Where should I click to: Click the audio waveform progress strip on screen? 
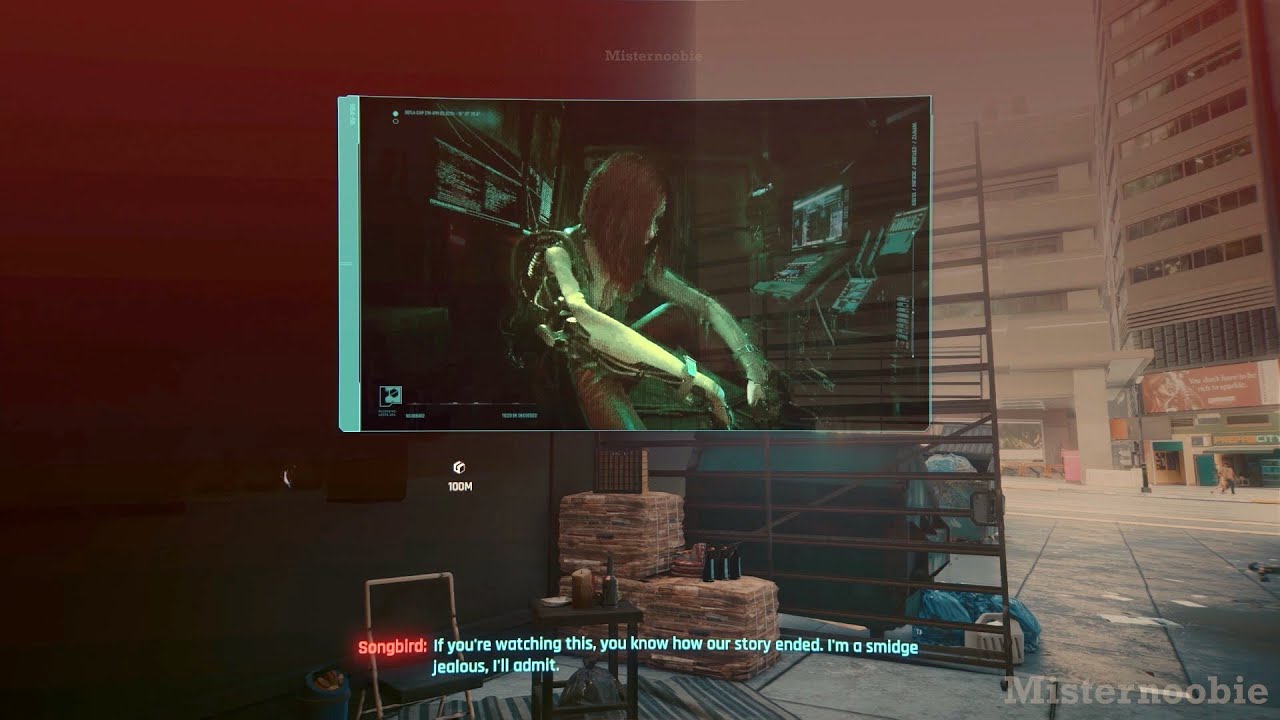[x=470, y=404]
